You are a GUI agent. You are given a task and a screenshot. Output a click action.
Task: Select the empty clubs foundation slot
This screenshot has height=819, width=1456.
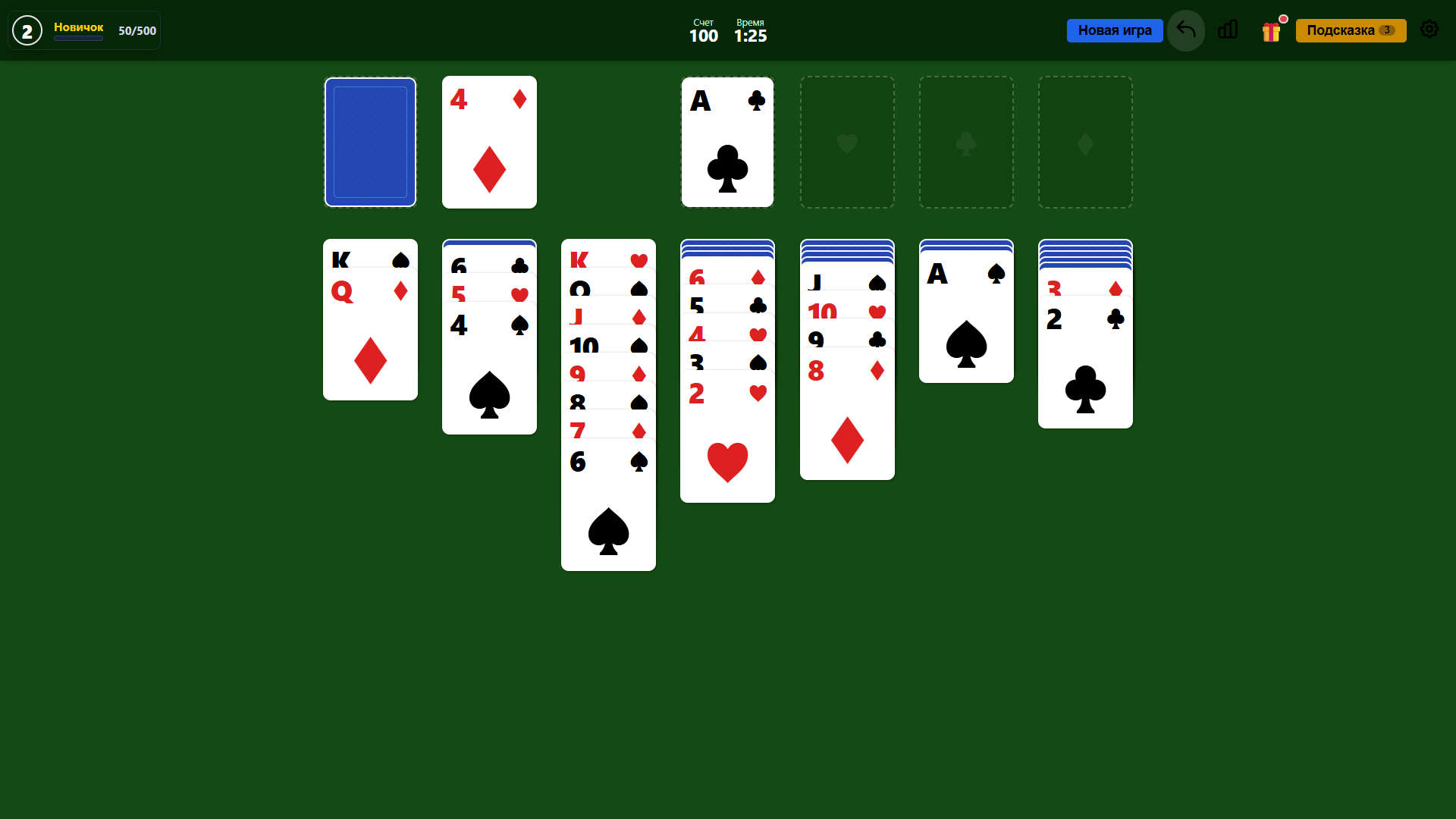click(x=966, y=142)
